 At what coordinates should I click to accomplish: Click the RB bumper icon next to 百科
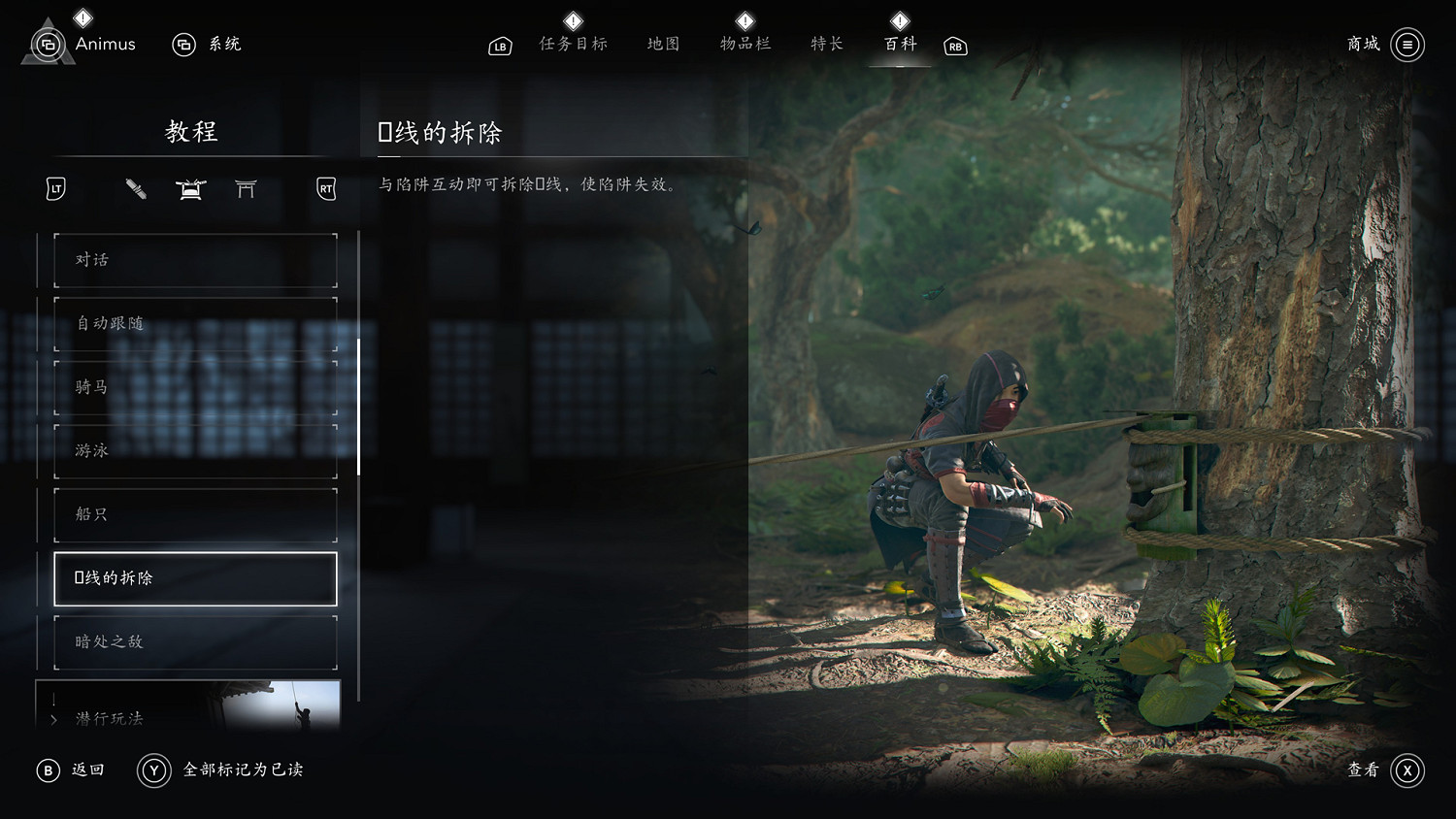pos(954,46)
